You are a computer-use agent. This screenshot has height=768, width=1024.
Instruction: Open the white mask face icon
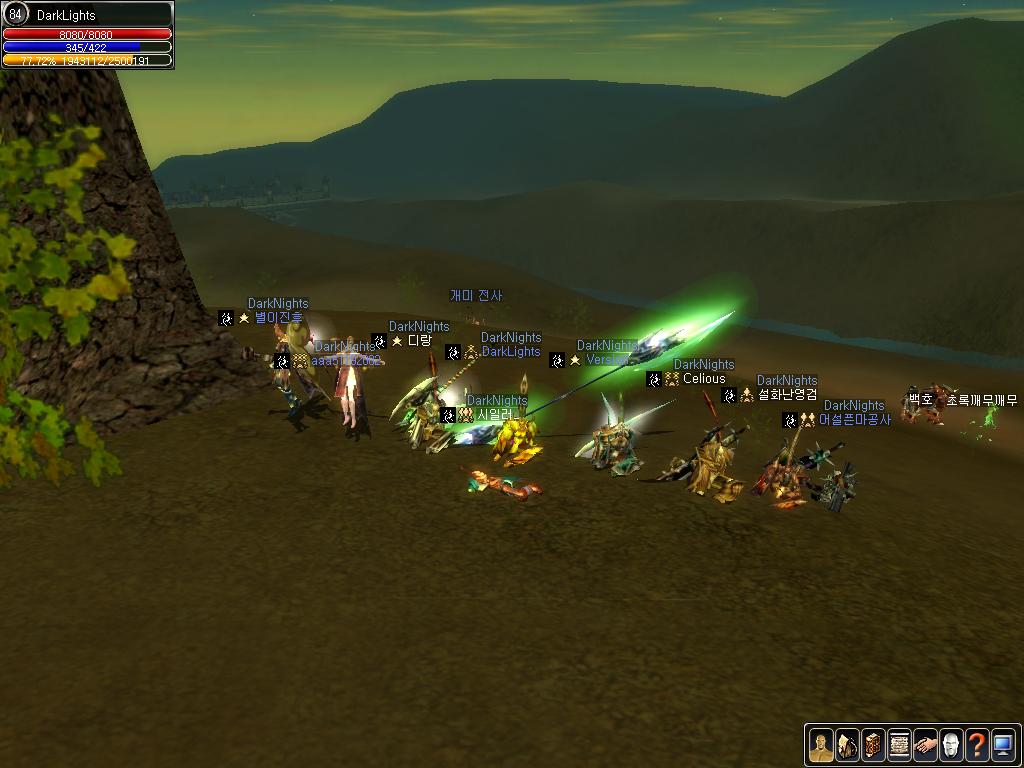951,744
